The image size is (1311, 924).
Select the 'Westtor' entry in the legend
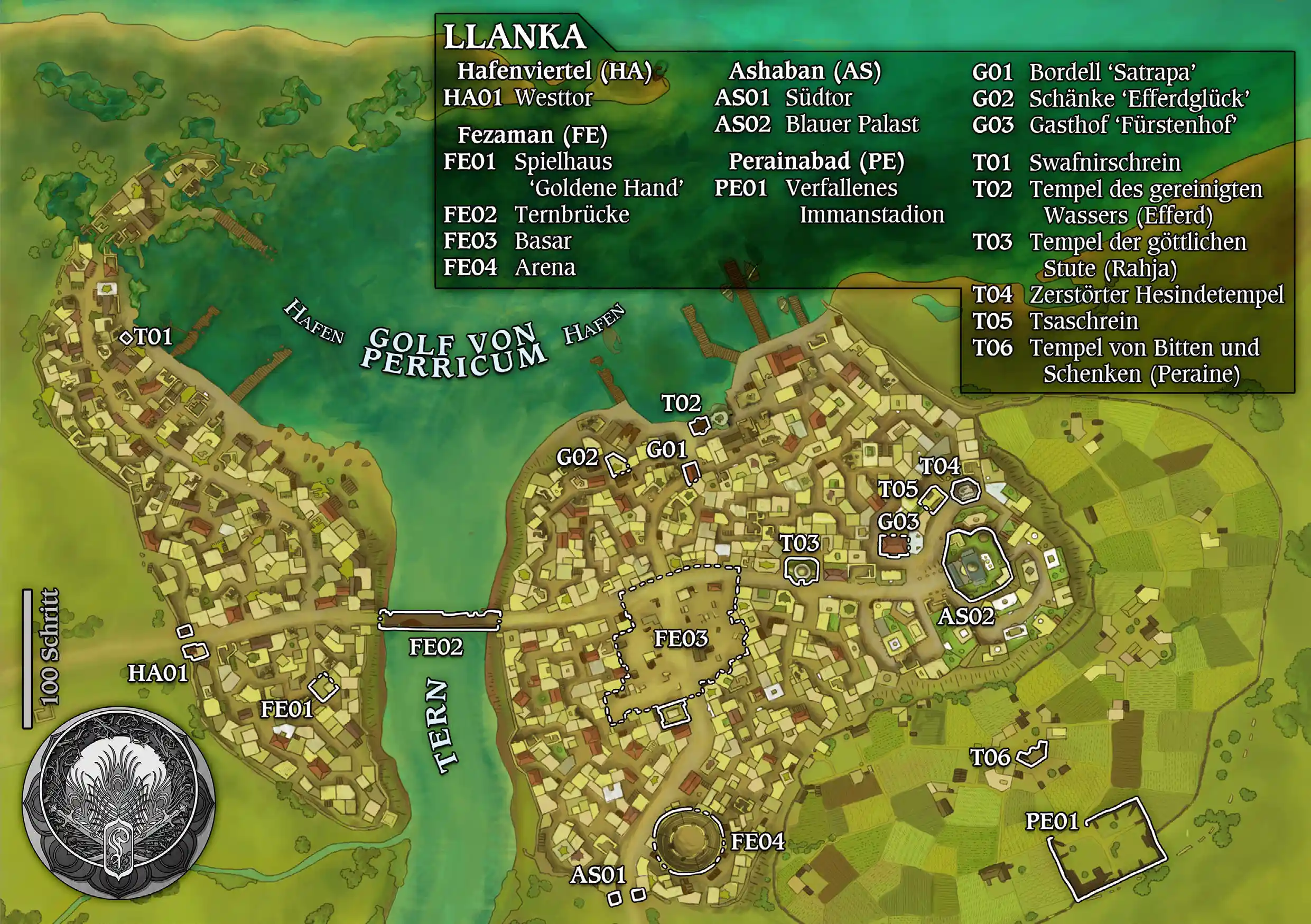click(x=553, y=98)
